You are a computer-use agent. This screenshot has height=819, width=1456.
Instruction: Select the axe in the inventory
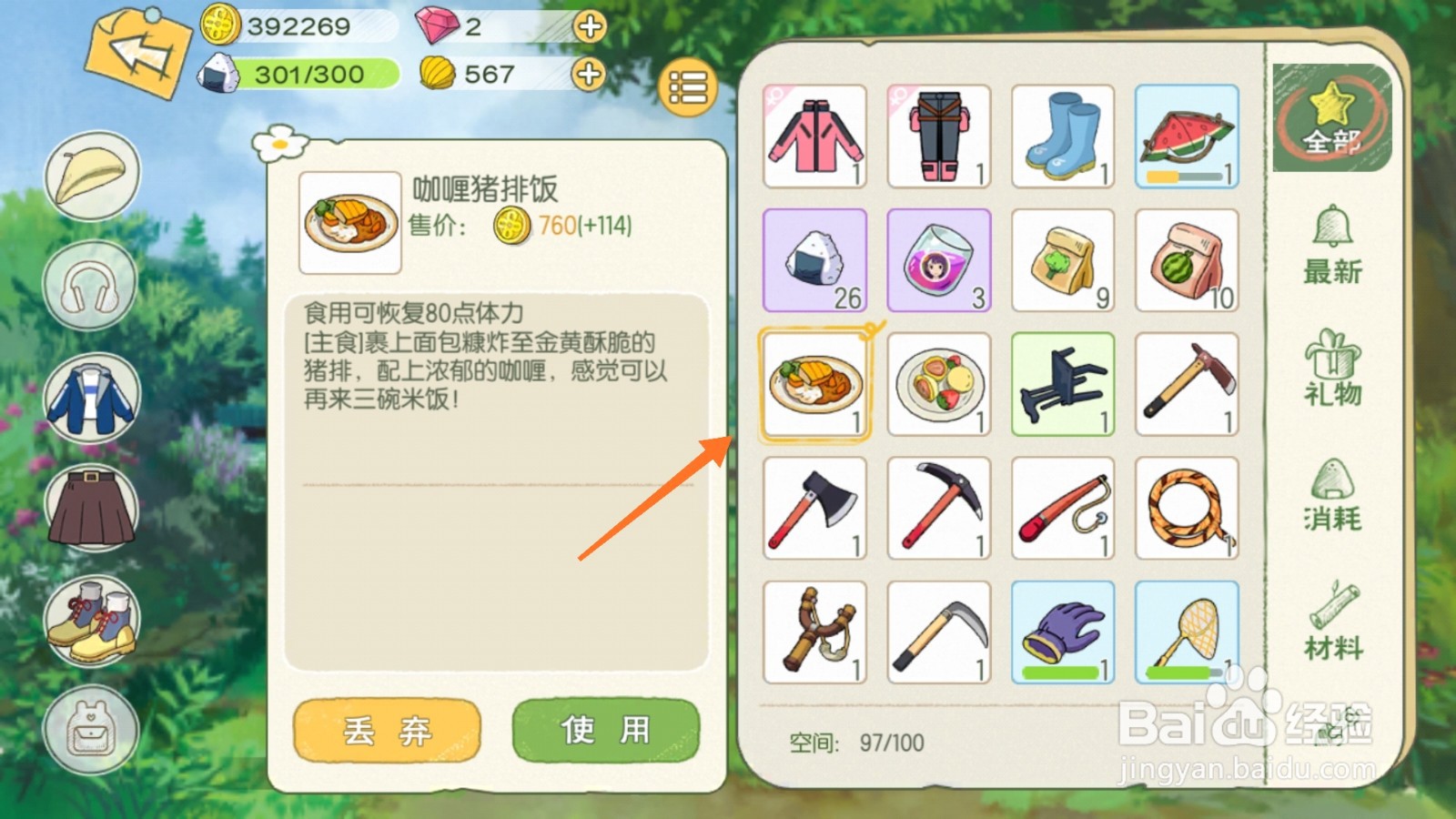[814, 508]
